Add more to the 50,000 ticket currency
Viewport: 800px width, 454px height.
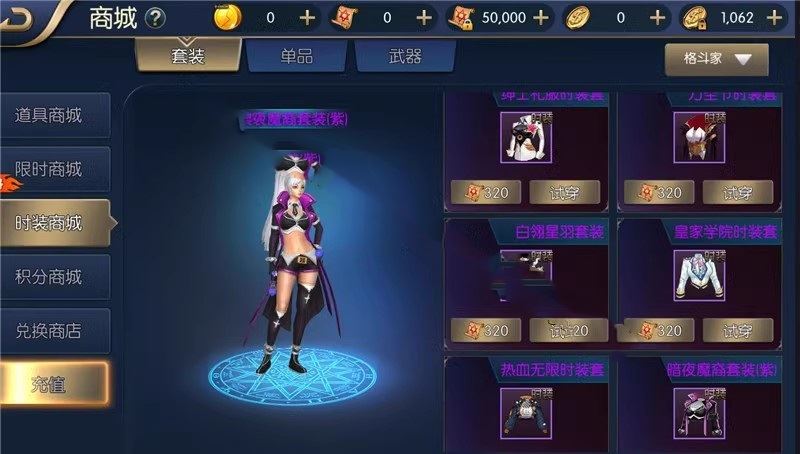(x=542, y=17)
